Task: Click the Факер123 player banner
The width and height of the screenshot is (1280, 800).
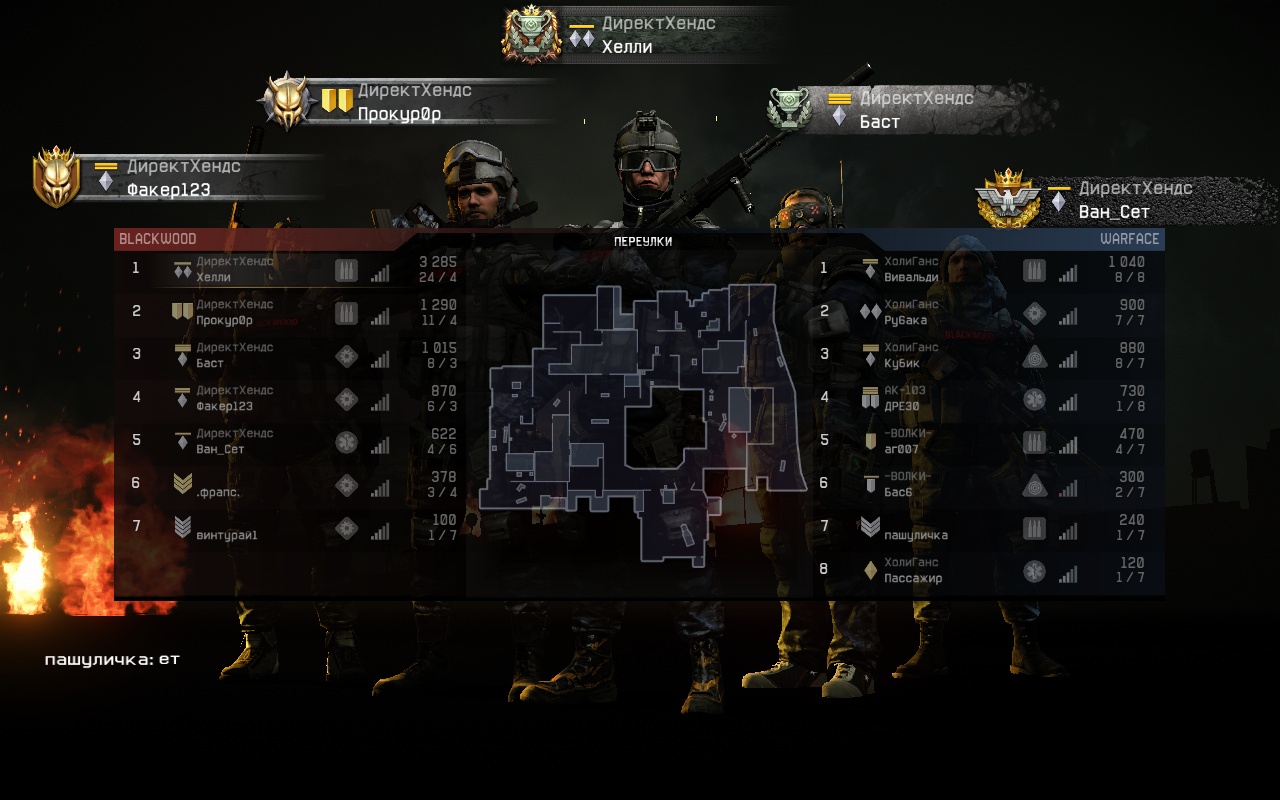Action: pos(180,178)
